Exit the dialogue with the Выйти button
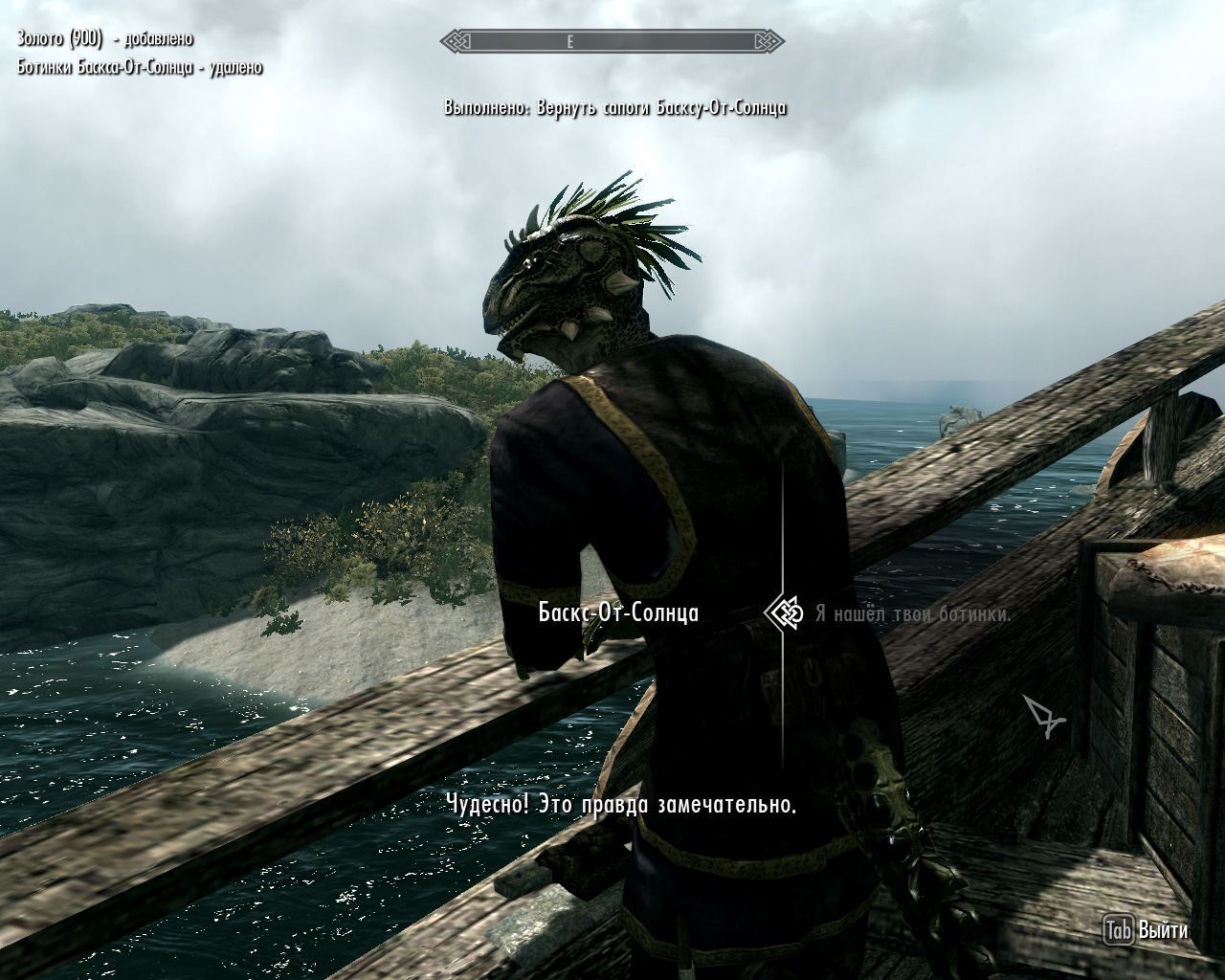This screenshot has height=980, width=1225. pyautogui.click(x=1147, y=929)
